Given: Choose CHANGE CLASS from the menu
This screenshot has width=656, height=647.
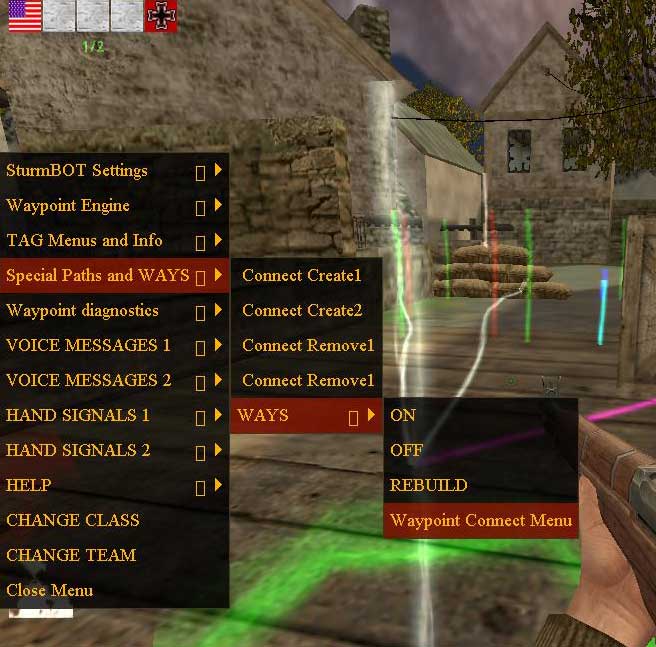Looking at the screenshot, I should point(73,520).
